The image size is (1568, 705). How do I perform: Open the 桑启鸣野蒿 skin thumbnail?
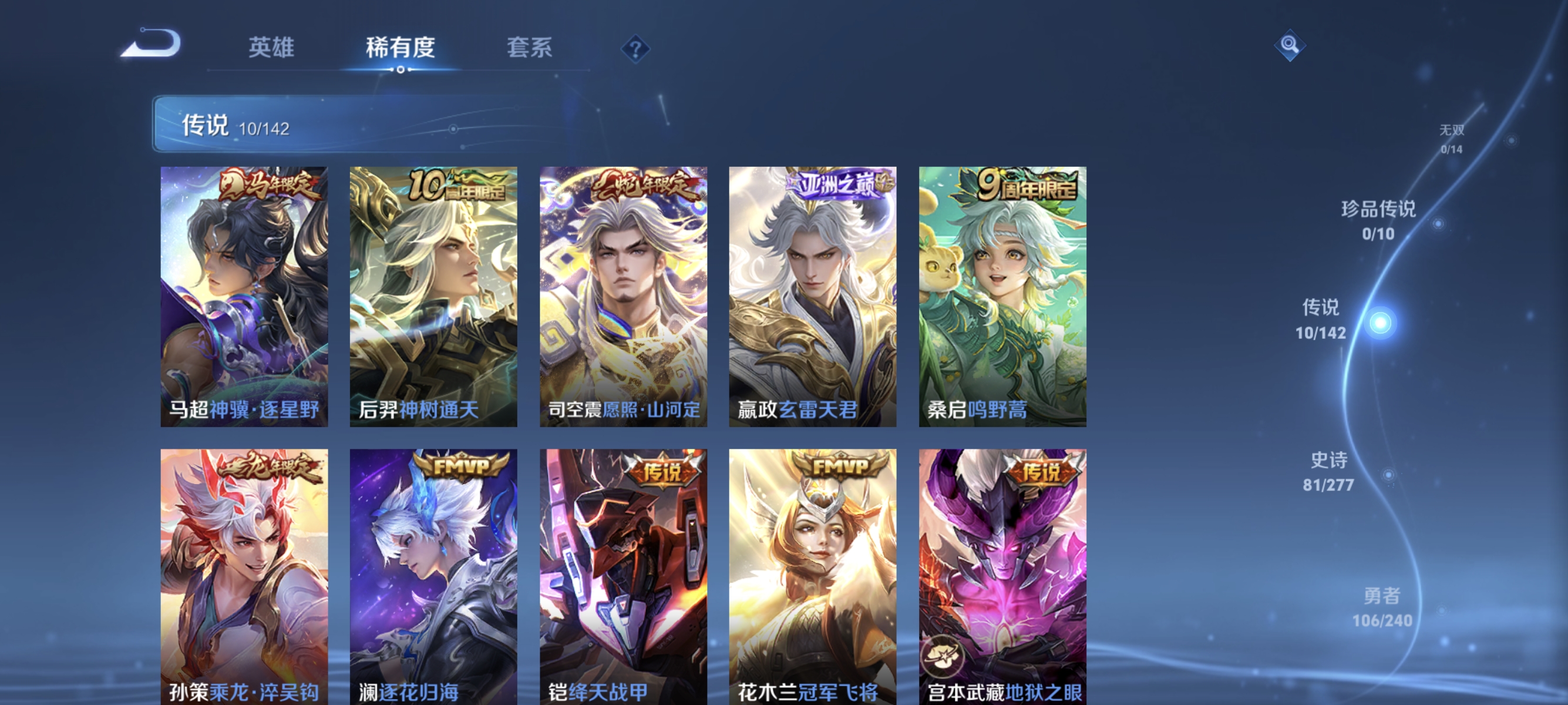pyautogui.click(x=1001, y=292)
